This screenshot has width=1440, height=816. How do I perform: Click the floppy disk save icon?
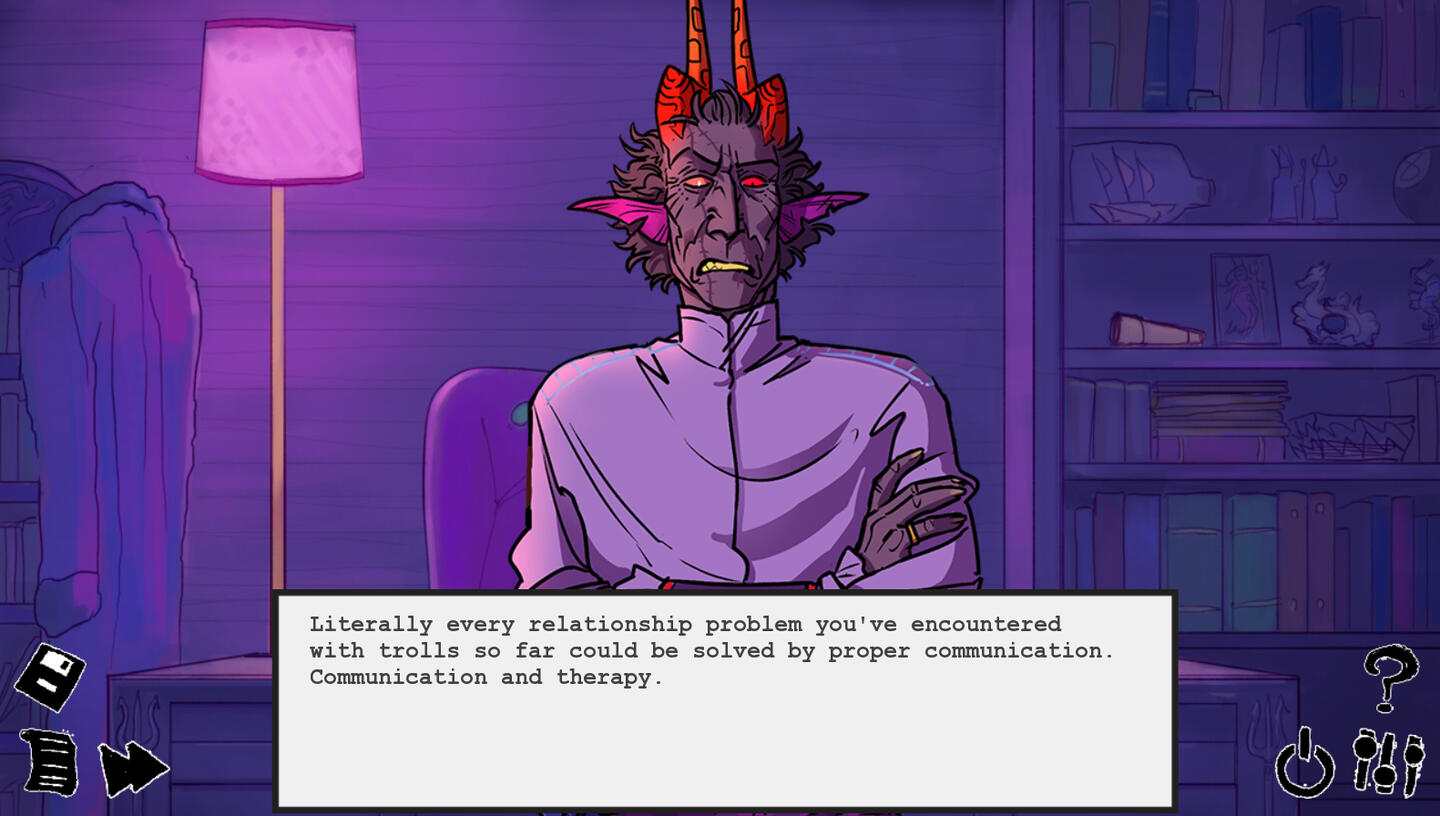pos(50,677)
